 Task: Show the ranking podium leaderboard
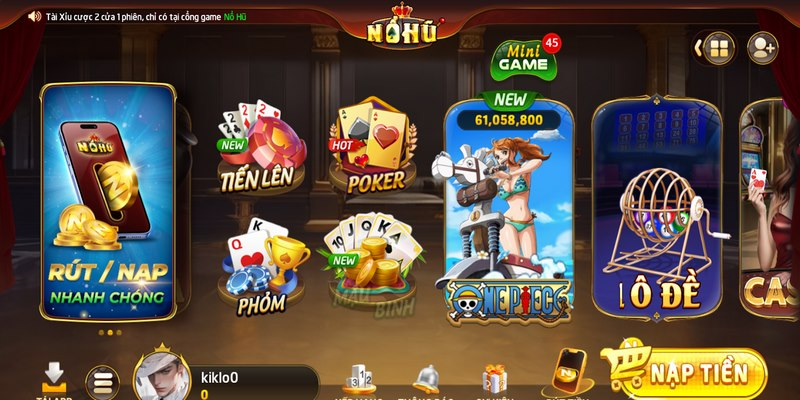point(360,380)
